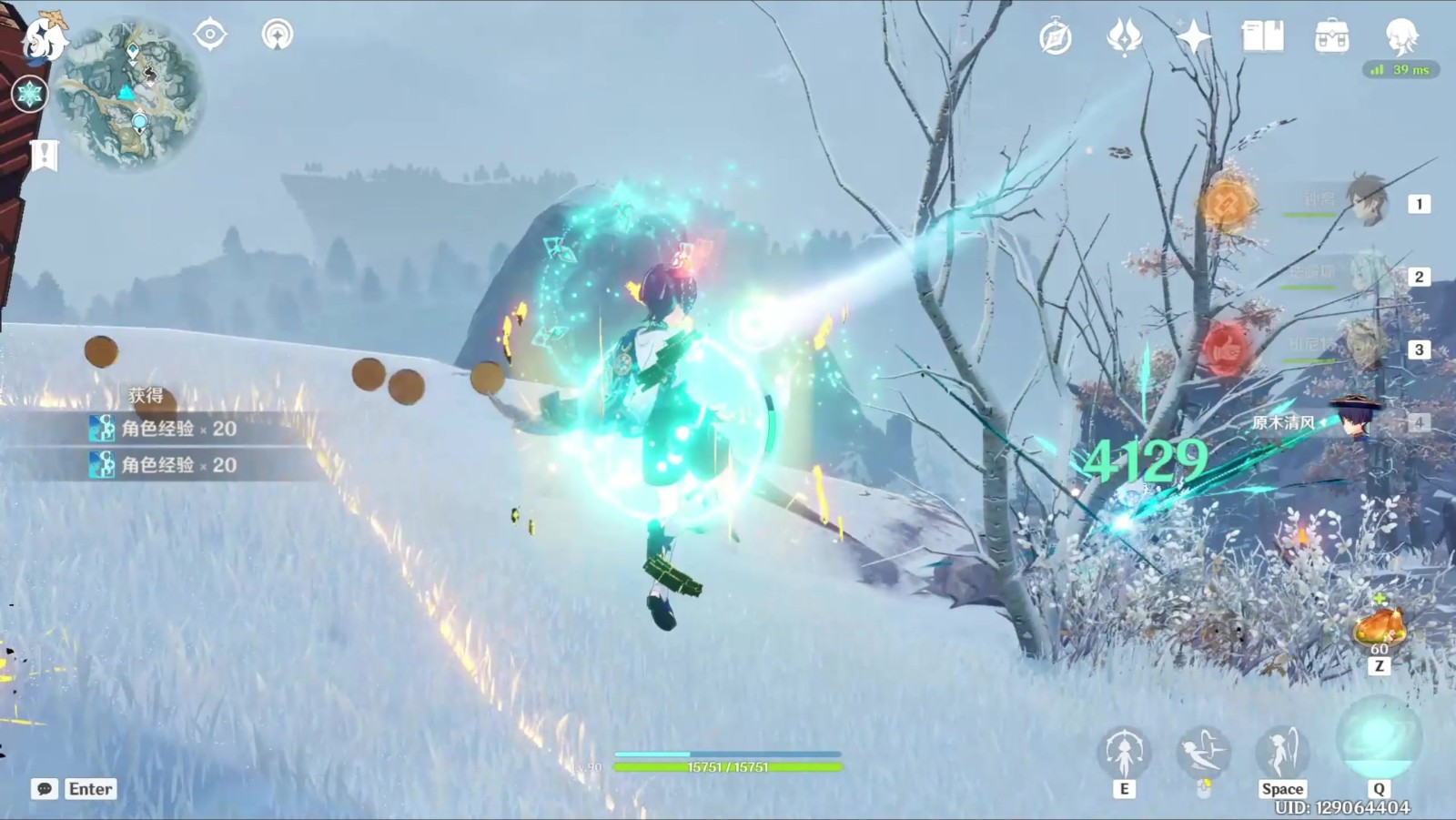Click the arch-shaped icon right of the eye icon

point(278,35)
